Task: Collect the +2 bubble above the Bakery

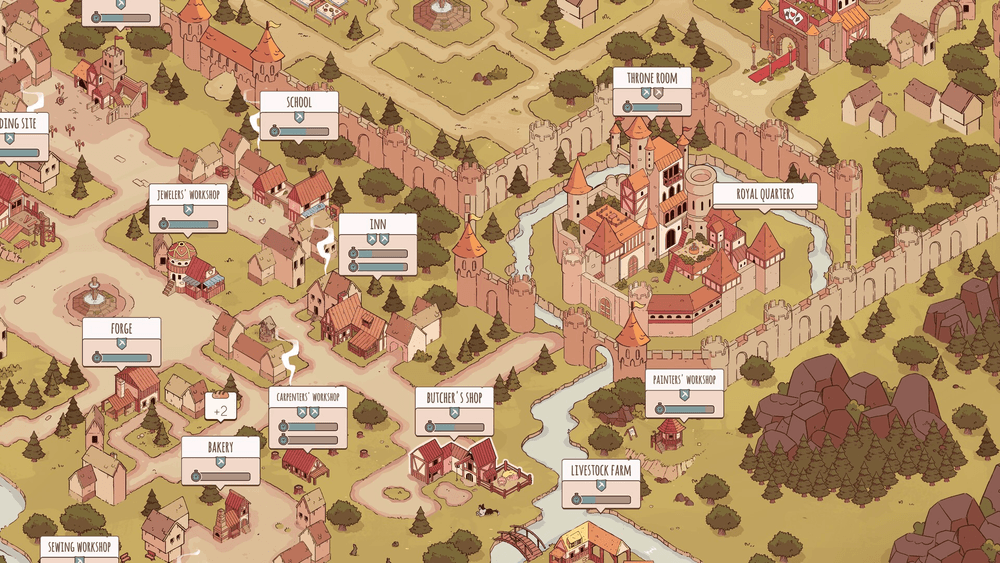Action: point(221,408)
